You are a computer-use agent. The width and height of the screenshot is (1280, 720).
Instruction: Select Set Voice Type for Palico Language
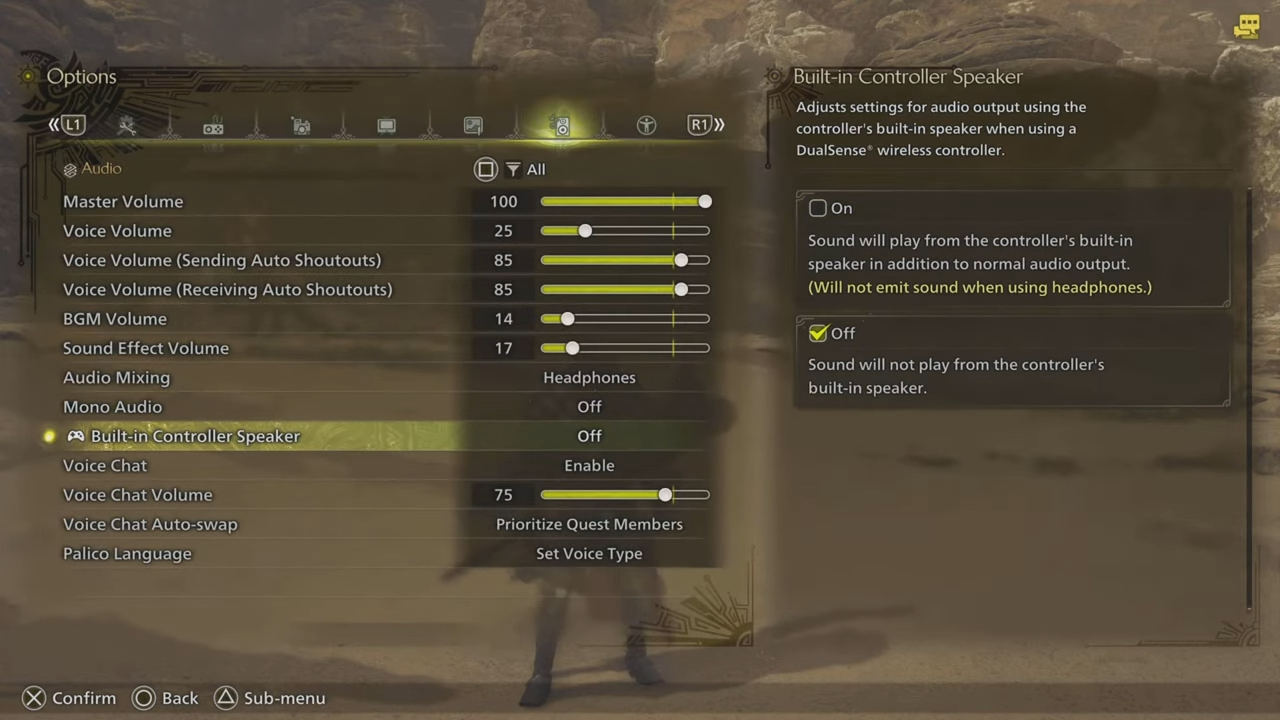tap(589, 553)
